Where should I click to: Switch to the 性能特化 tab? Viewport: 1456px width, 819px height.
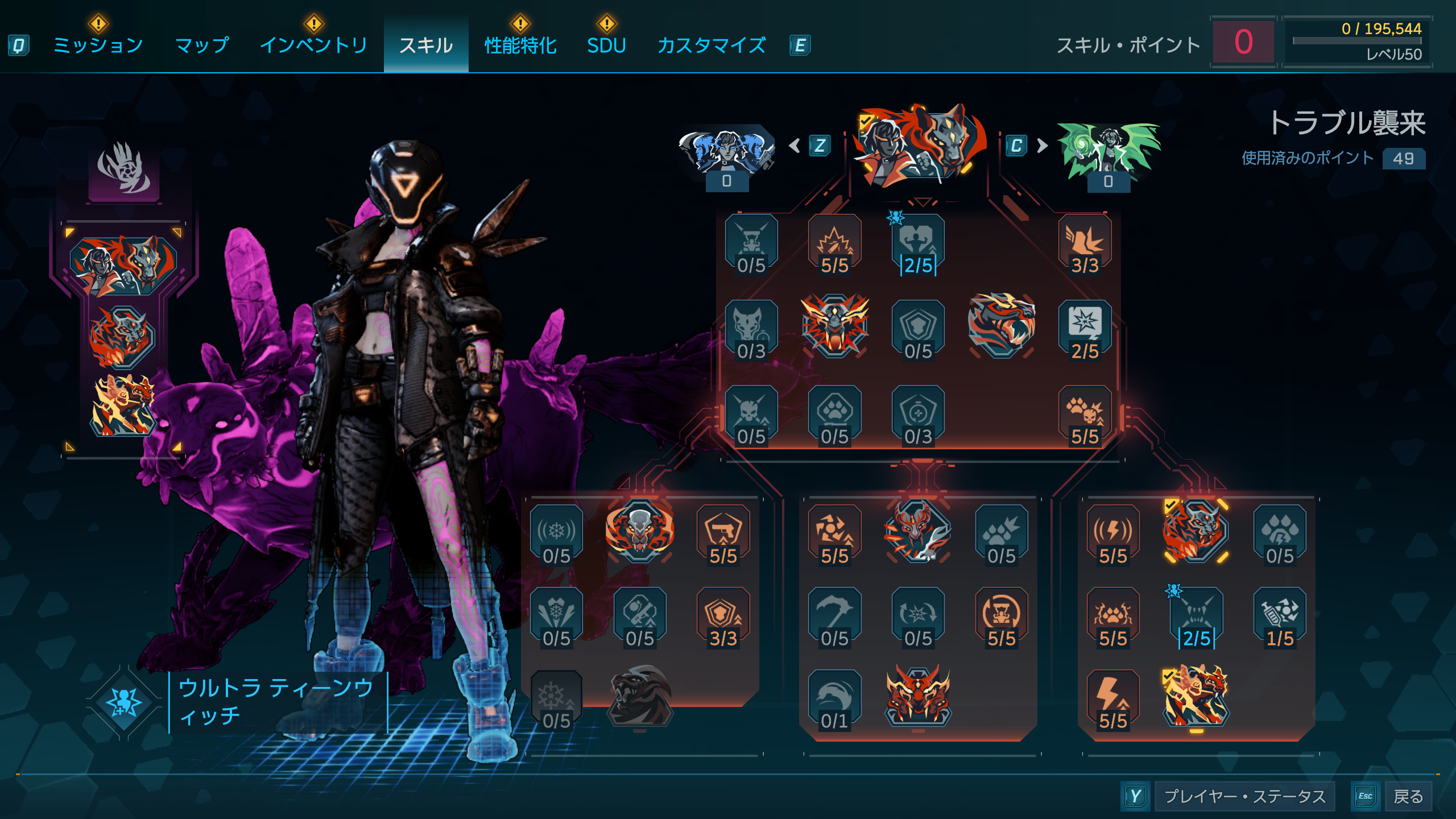coord(520,45)
